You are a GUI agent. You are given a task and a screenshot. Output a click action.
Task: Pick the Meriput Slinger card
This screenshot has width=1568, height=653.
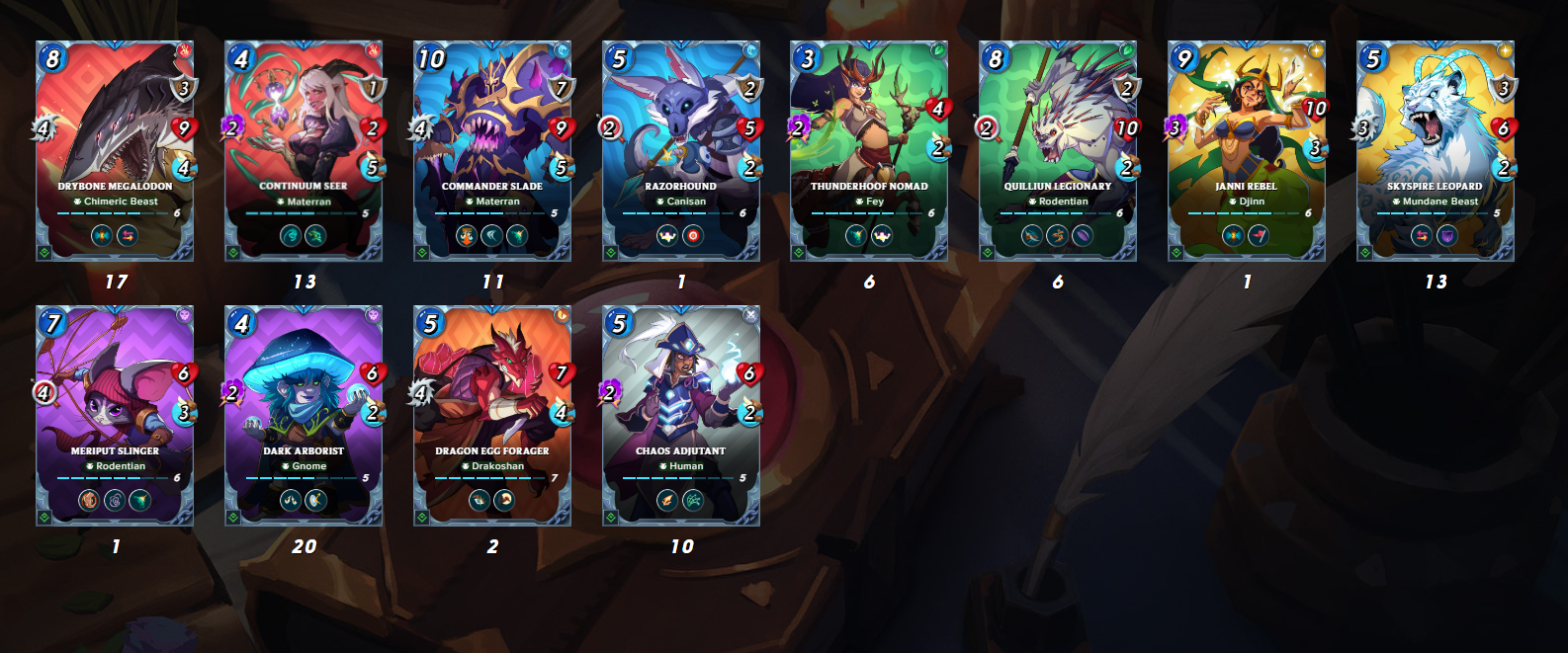(x=115, y=415)
